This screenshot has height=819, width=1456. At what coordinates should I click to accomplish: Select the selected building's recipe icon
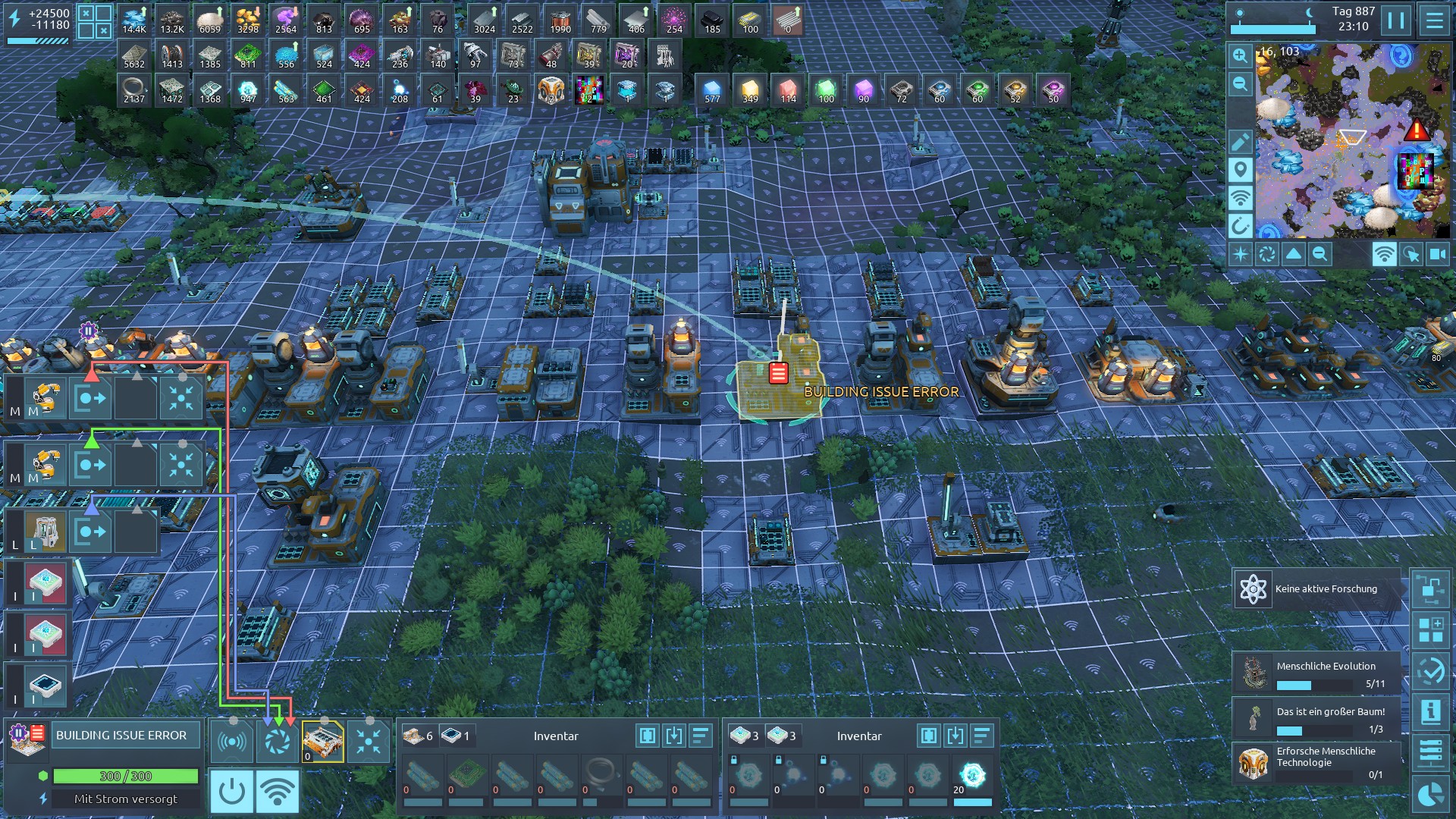322,741
